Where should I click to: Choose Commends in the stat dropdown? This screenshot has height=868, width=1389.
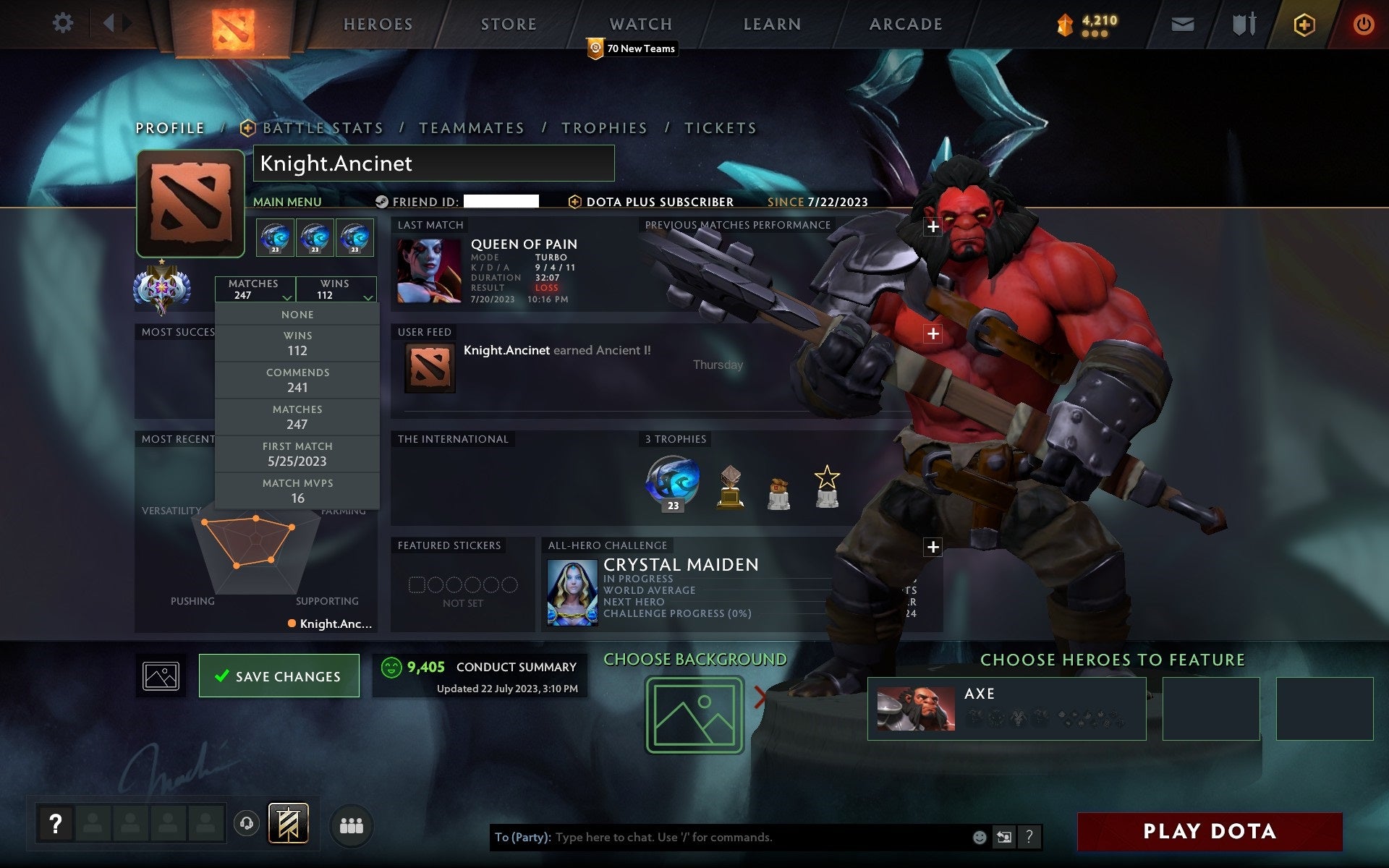pos(297,380)
